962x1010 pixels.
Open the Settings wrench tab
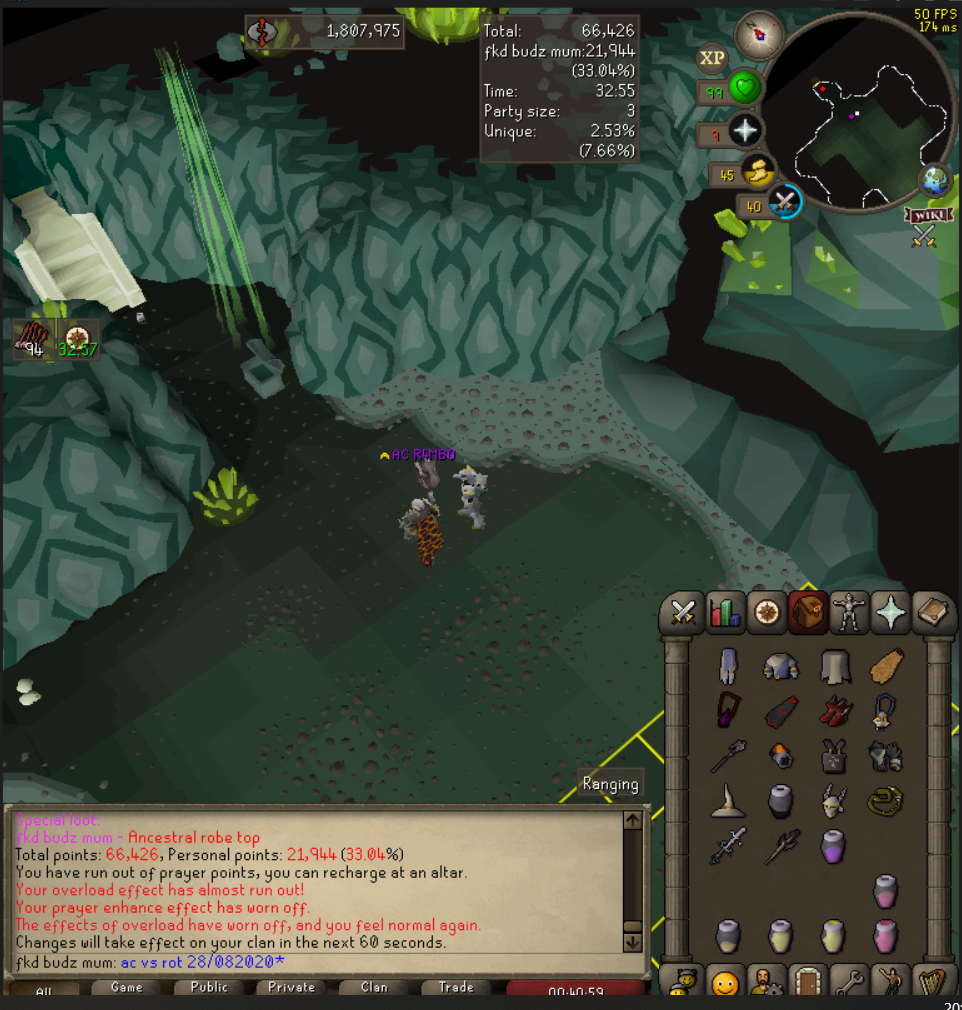coord(848,983)
